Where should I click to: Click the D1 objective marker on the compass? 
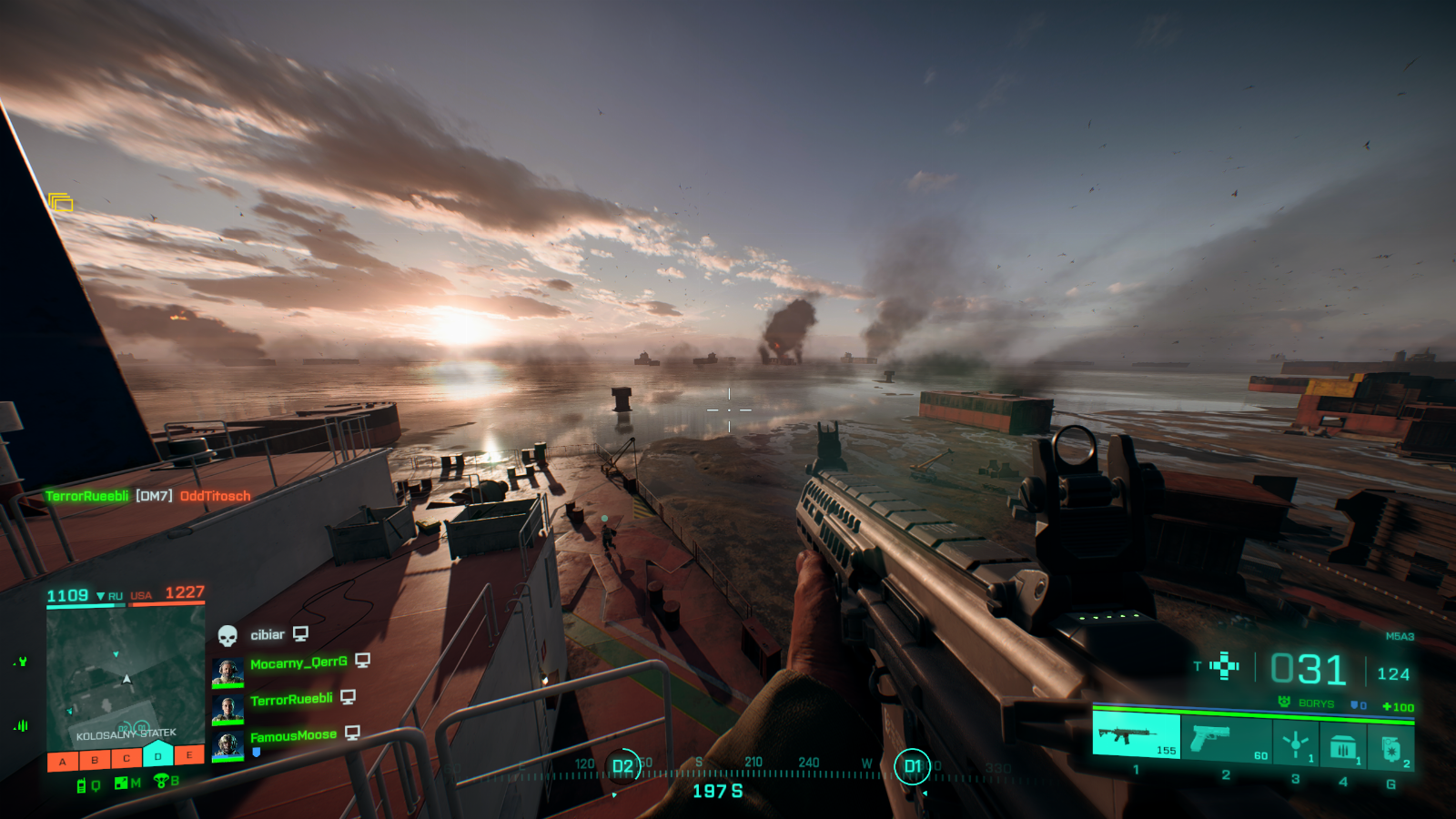pos(912,766)
